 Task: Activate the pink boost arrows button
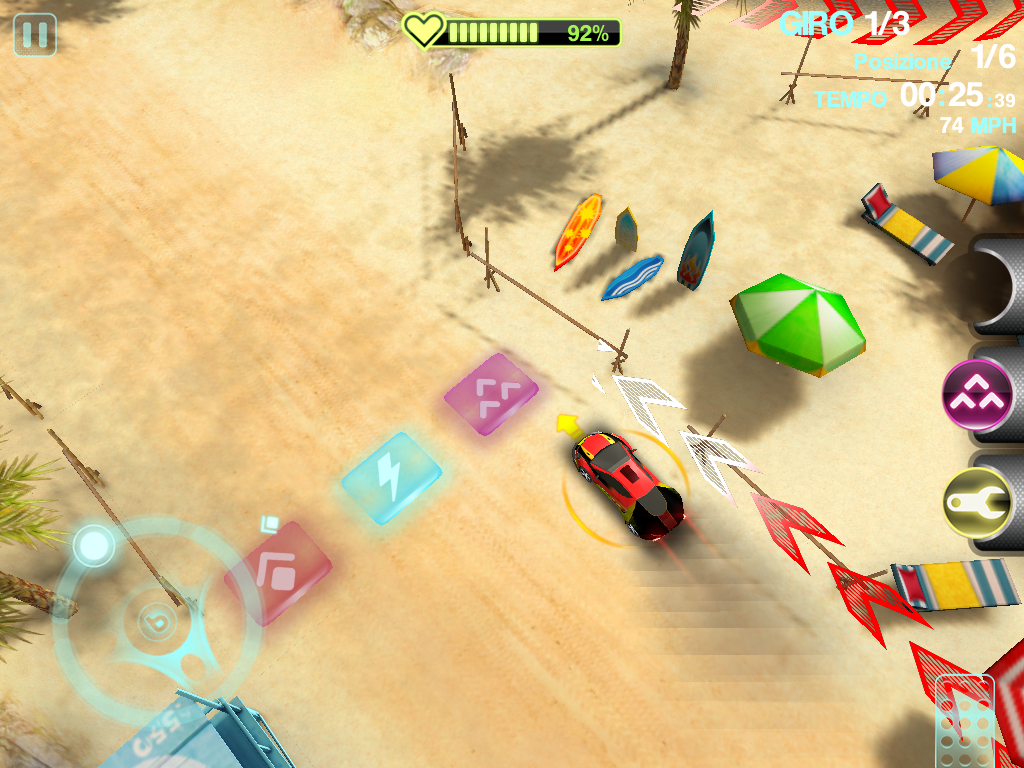pos(977,396)
